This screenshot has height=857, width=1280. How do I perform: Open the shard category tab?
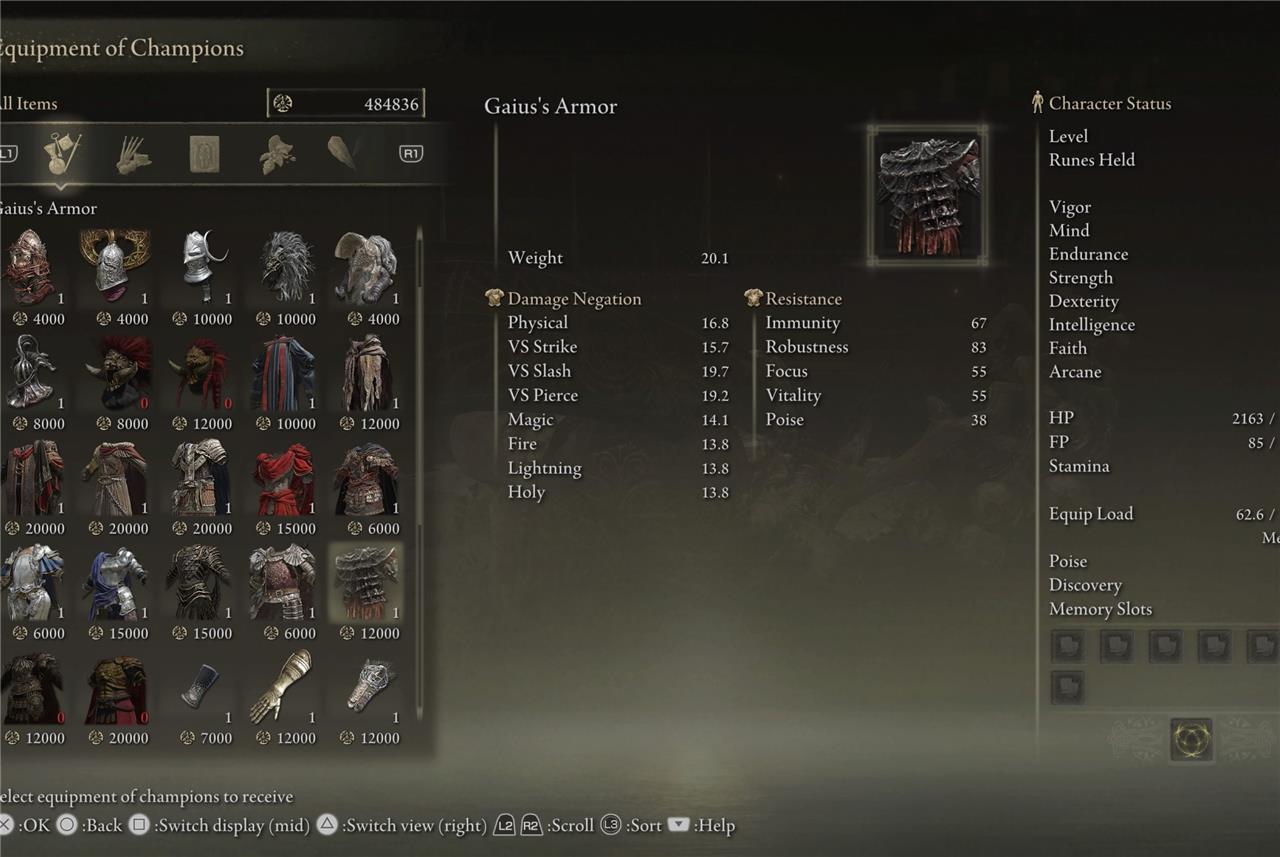pyautogui.click(x=343, y=153)
